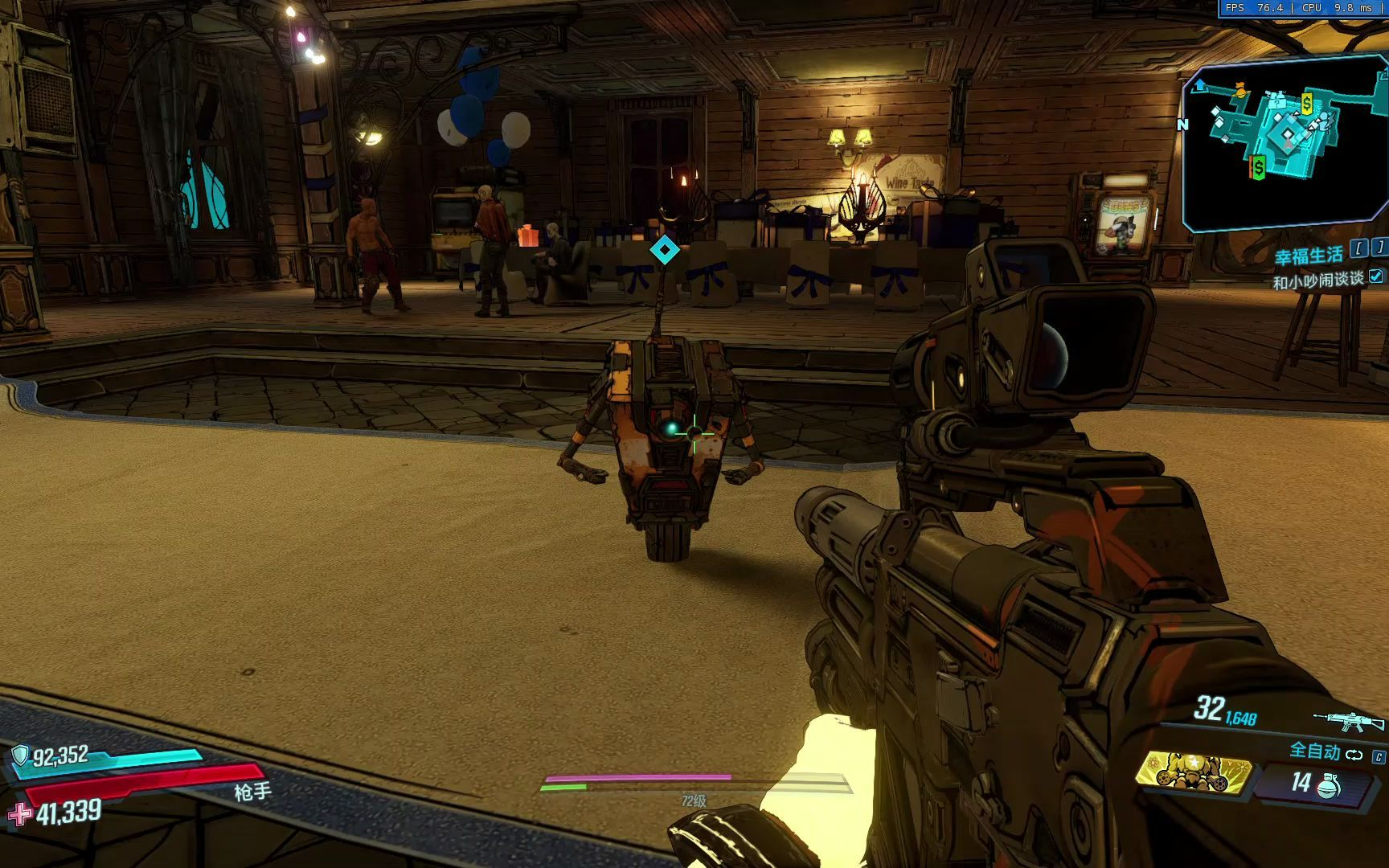
Task: Click the FPS and CPU performance overlay
Action: pyautogui.click(x=1302, y=8)
